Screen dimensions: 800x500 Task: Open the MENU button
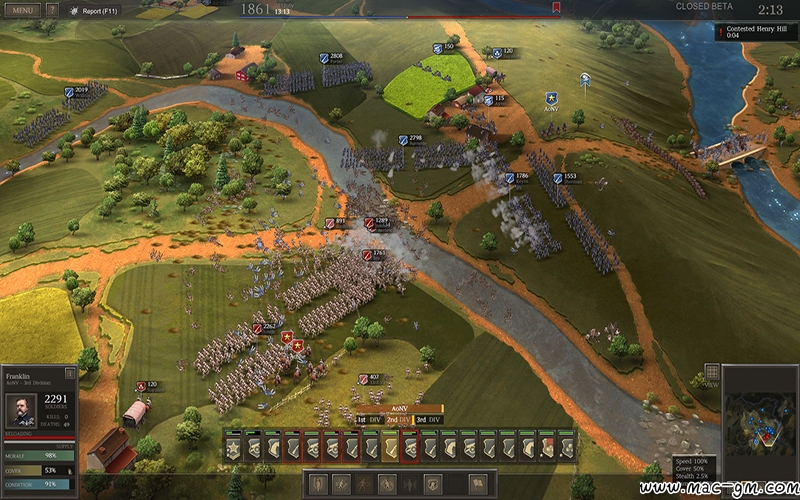22,10
